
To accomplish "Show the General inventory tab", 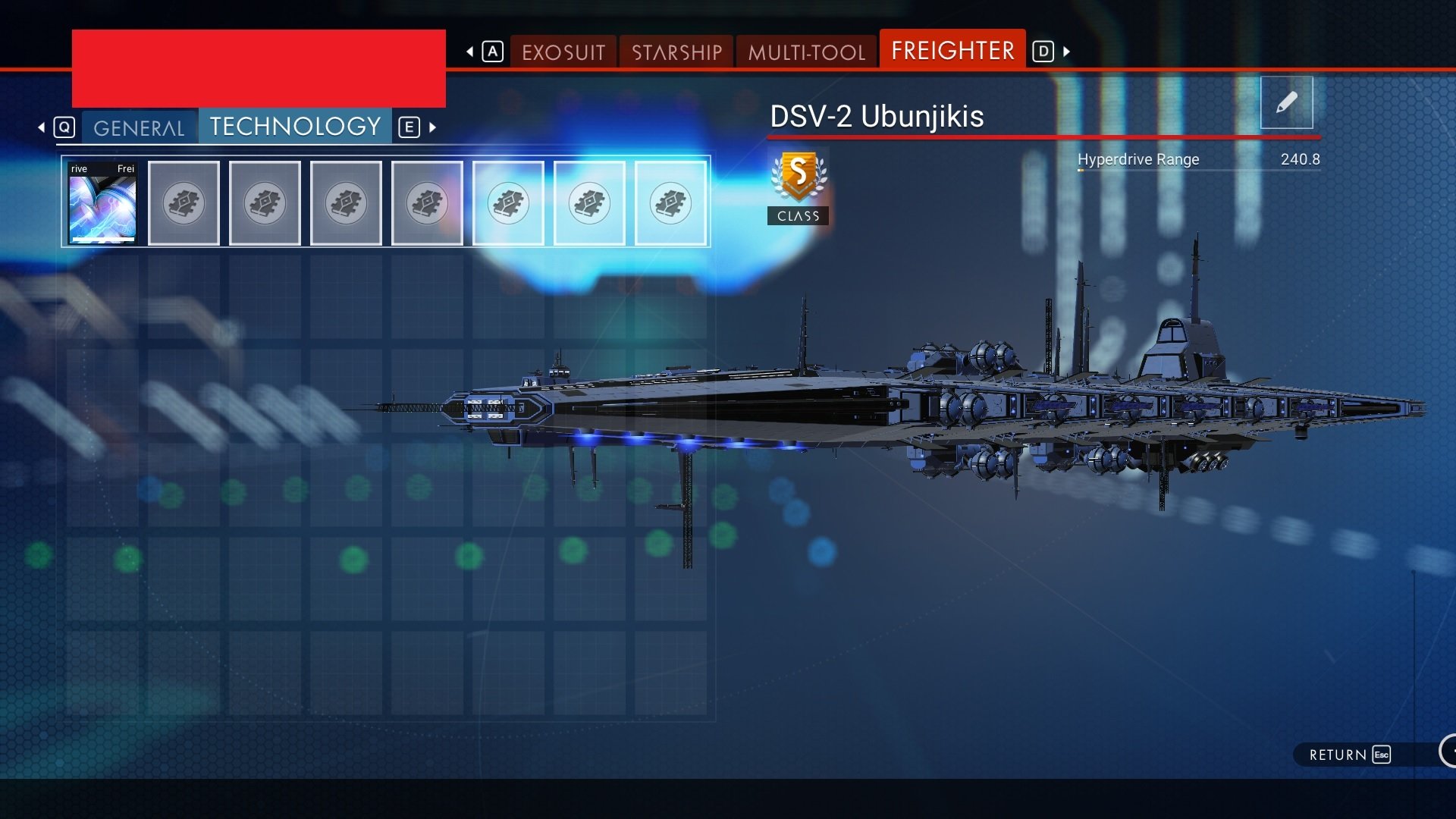I will pos(139,127).
